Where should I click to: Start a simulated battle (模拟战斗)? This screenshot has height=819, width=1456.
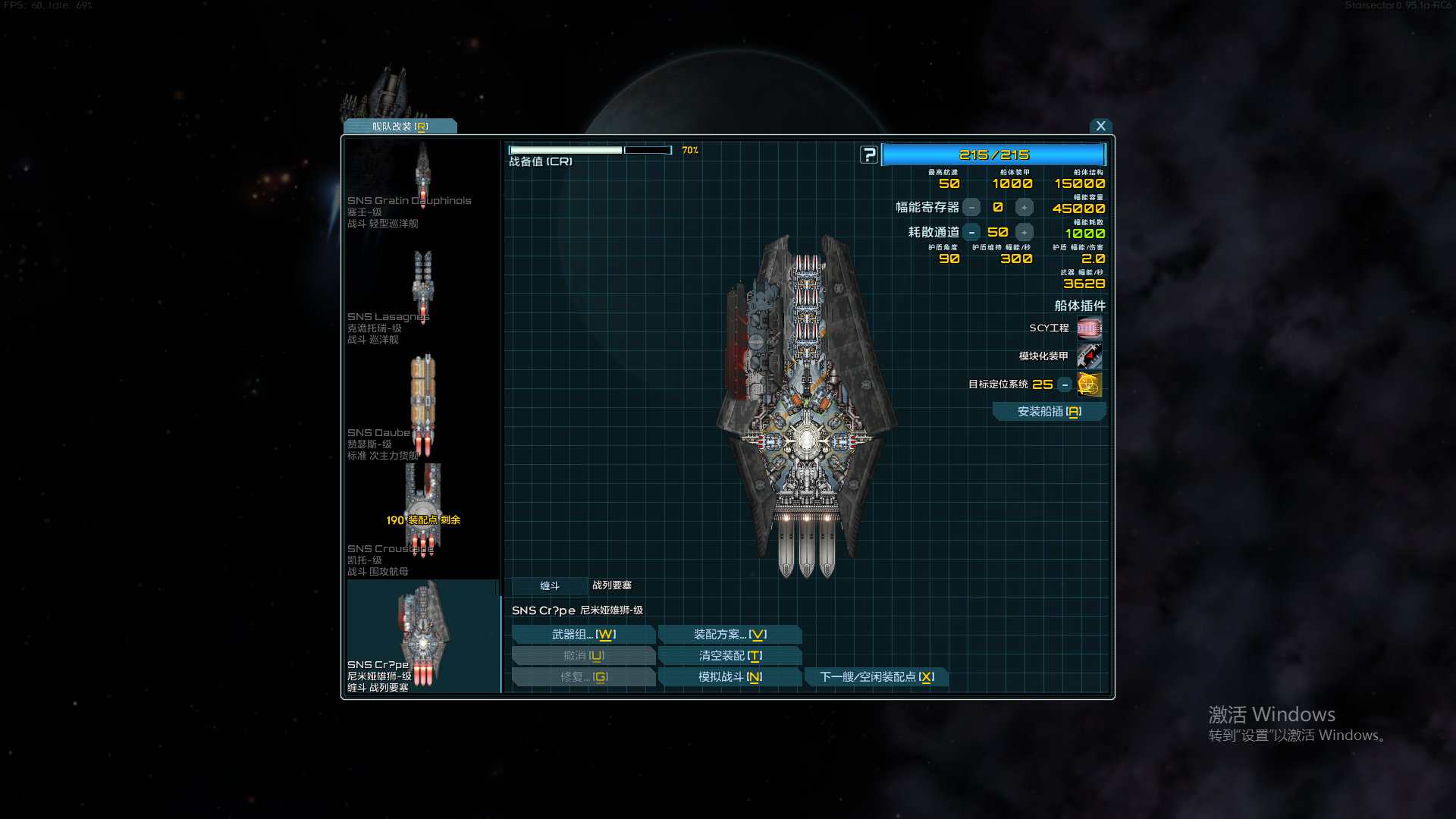[x=730, y=677]
